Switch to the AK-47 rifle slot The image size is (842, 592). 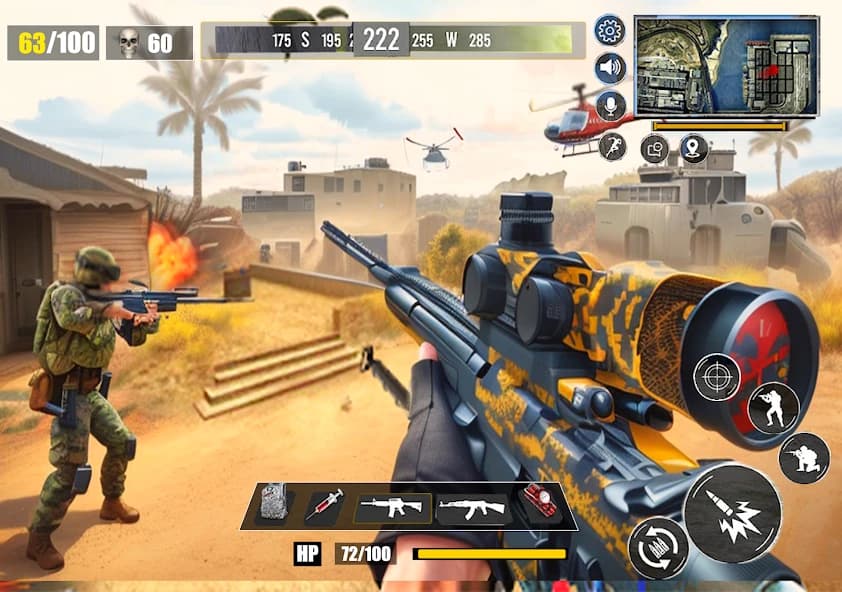[x=472, y=508]
